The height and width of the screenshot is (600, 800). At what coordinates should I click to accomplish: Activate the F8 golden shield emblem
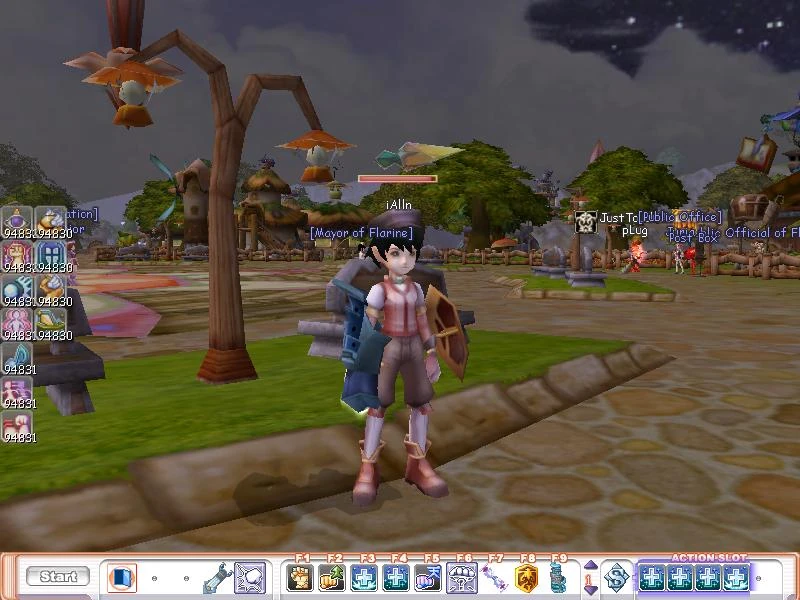point(526,577)
